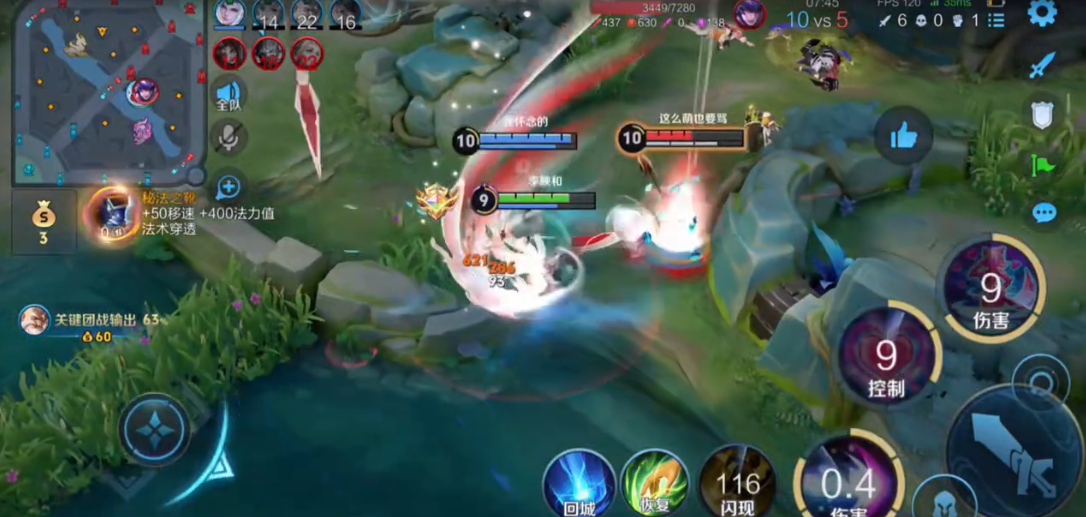
Task: Send the white shield retreat signal
Action: [x=1042, y=114]
